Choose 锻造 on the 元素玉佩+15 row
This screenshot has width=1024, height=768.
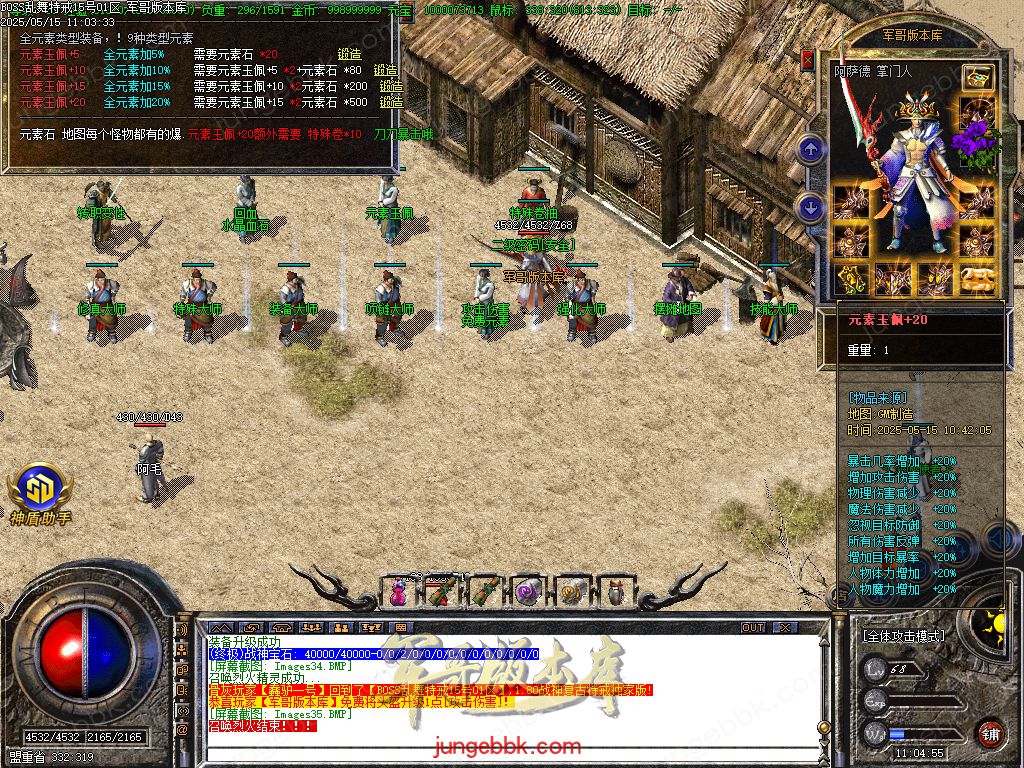[390, 87]
